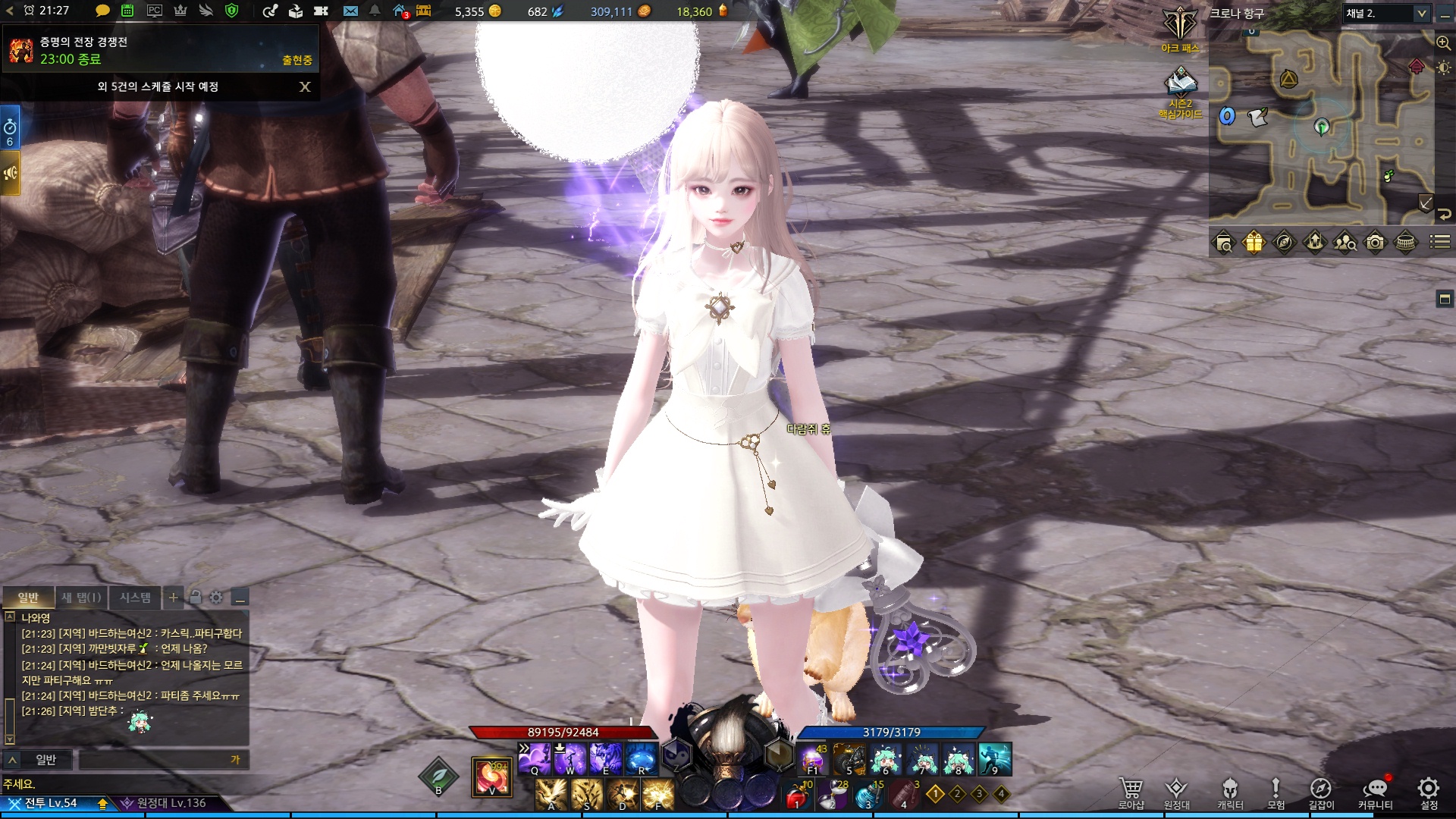Open the 원정대 expedition menu

(1176, 792)
